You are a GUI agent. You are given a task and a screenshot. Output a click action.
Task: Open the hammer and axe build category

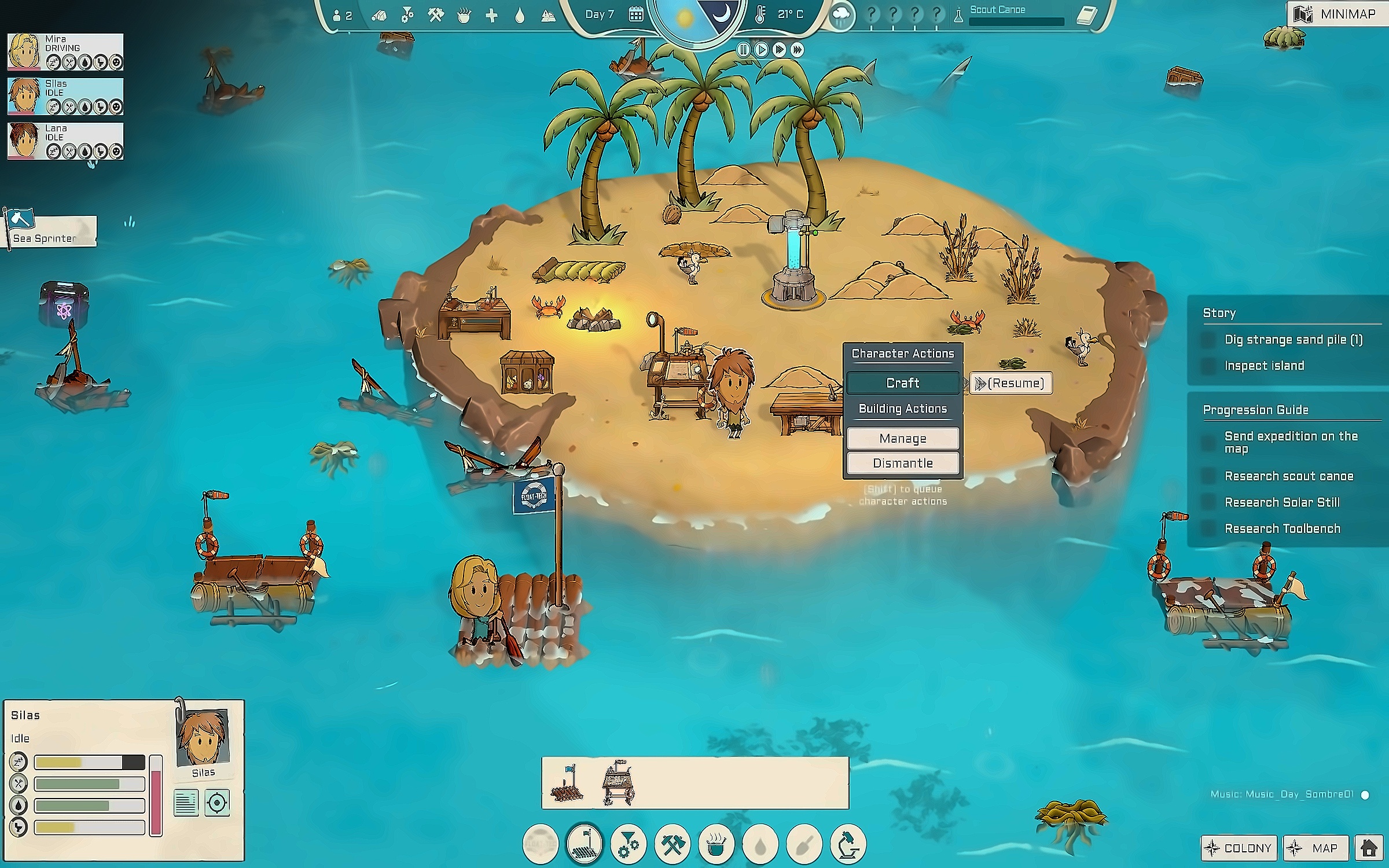[672, 845]
